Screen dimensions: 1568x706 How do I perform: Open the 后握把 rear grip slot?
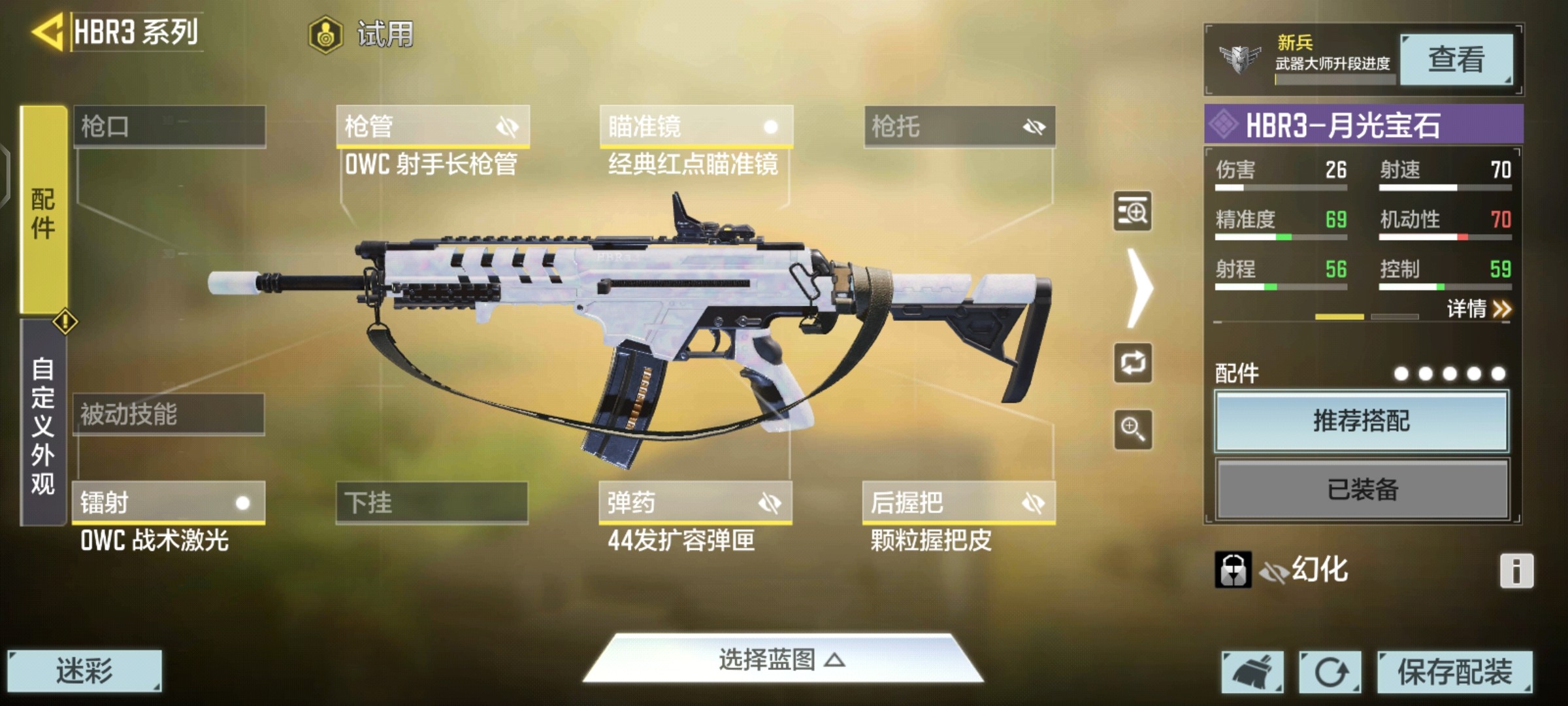coord(958,503)
